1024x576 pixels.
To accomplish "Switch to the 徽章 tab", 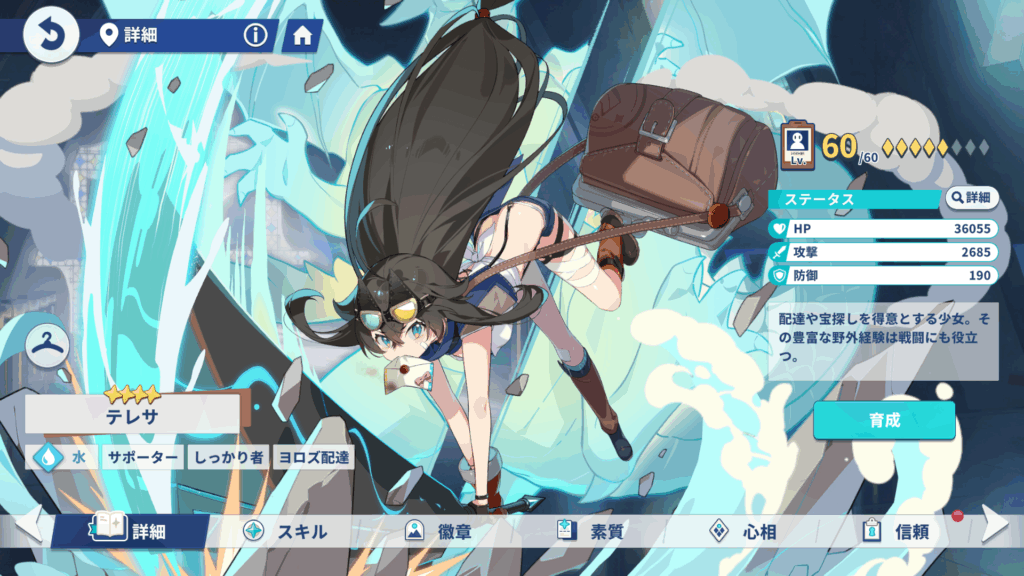I will (x=437, y=531).
